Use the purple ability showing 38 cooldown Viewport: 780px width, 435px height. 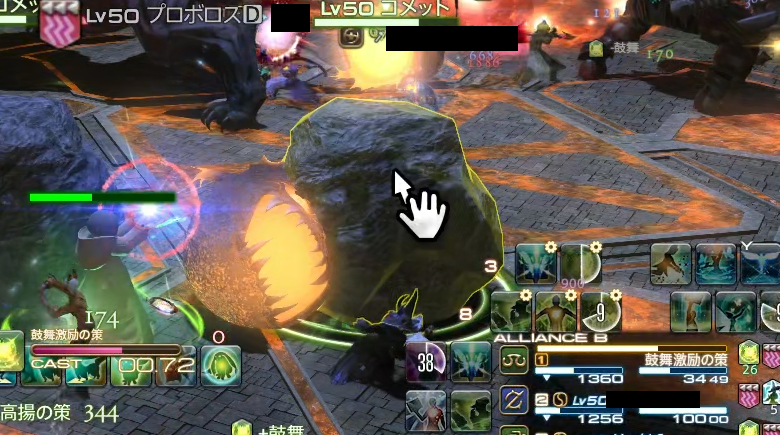[427, 362]
